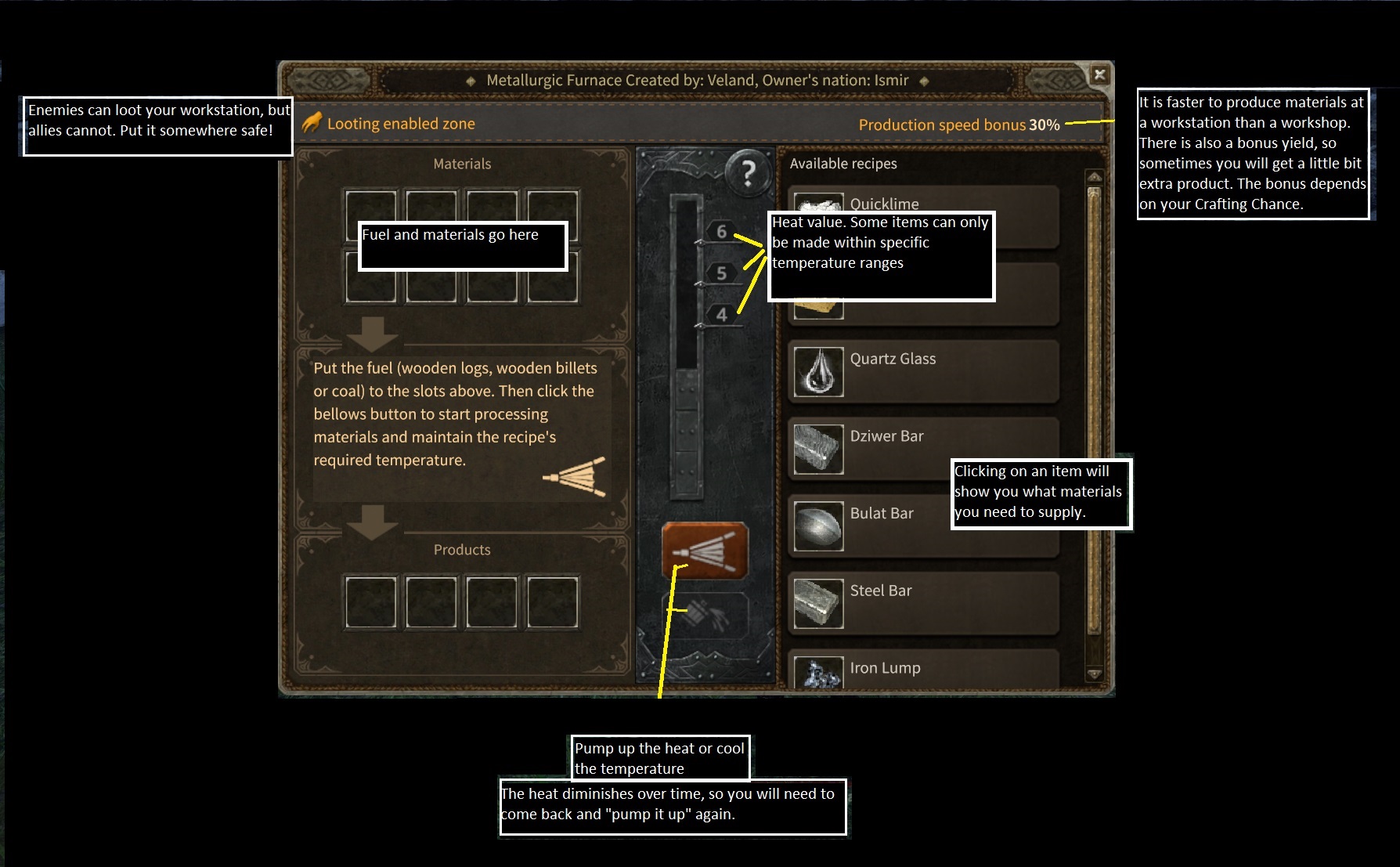
Task: Close the Metallurgic Furnace window
Action: pos(1099,74)
